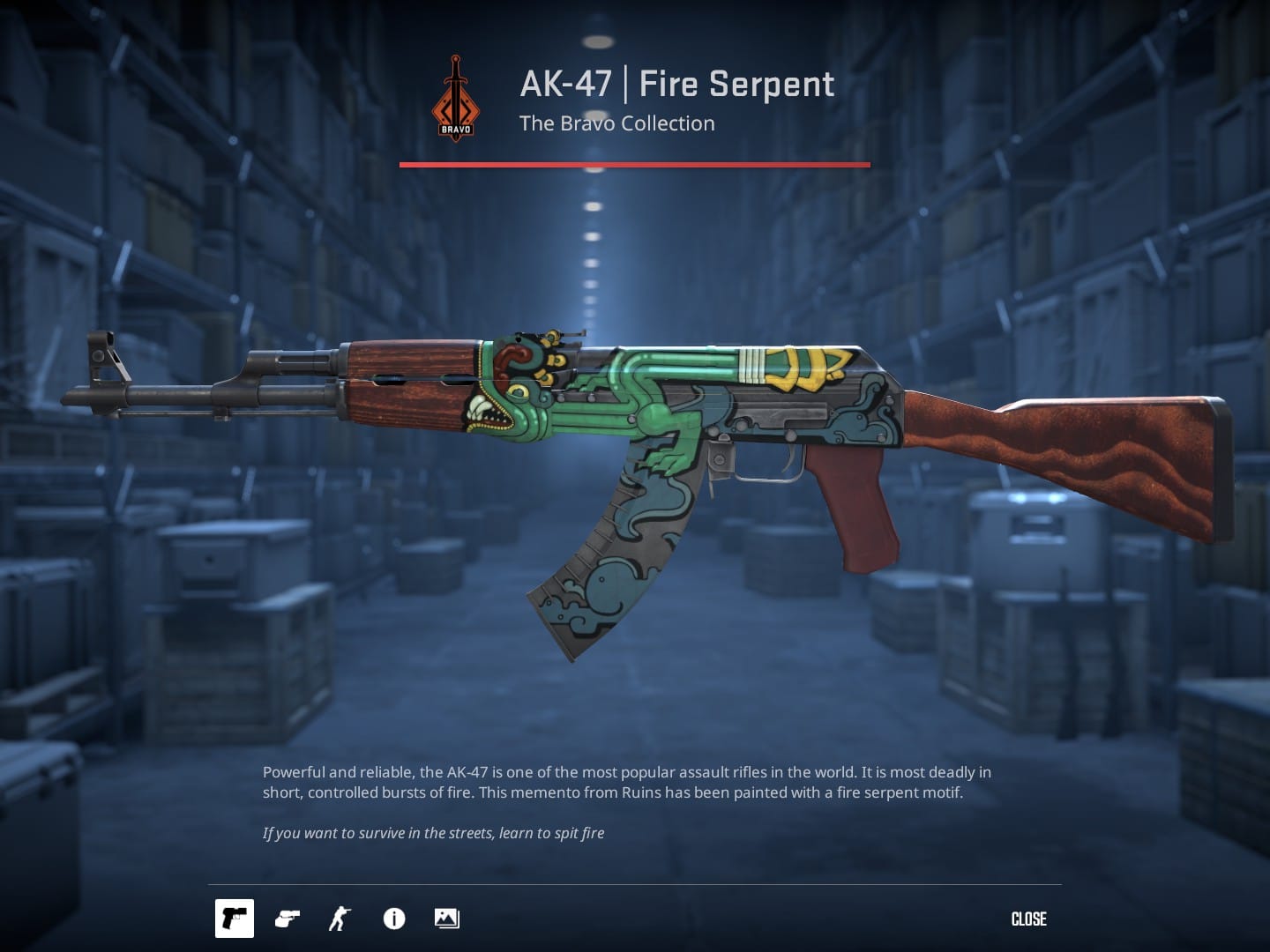The height and width of the screenshot is (952, 1270).
Task: Switch to the first-person view tab
Action: point(286,919)
